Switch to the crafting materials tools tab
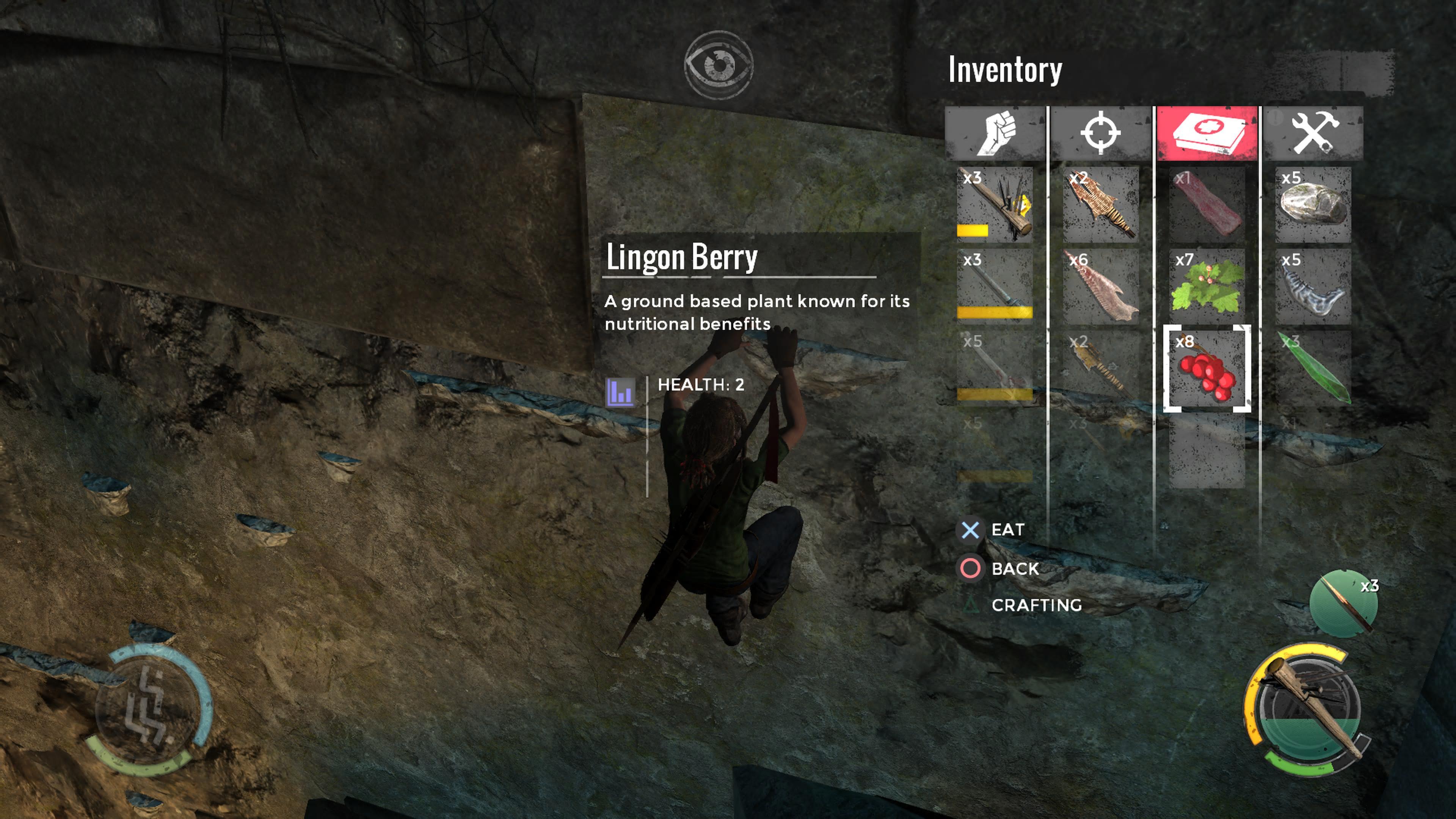The height and width of the screenshot is (819, 1456). click(x=1313, y=133)
